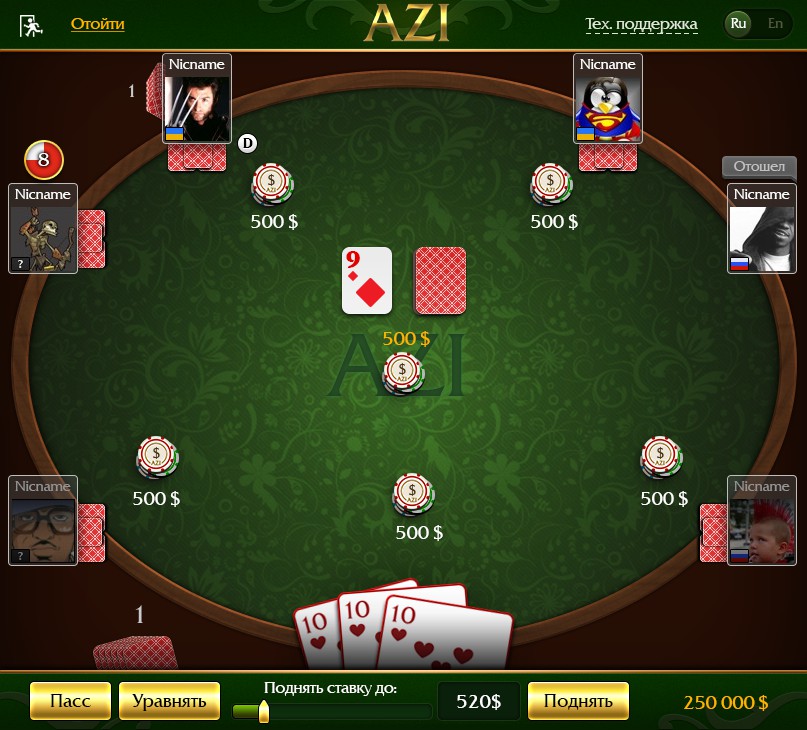Switch language to En

coord(774,23)
